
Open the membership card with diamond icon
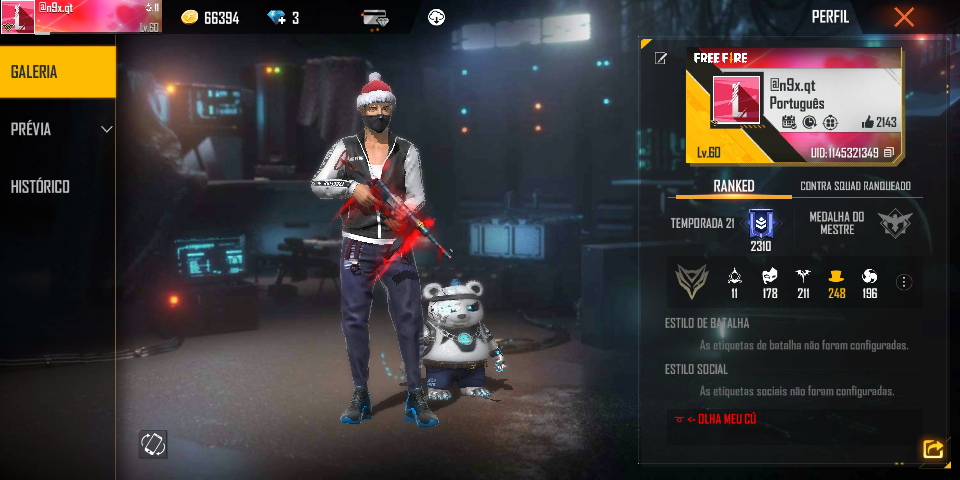click(375, 17)
